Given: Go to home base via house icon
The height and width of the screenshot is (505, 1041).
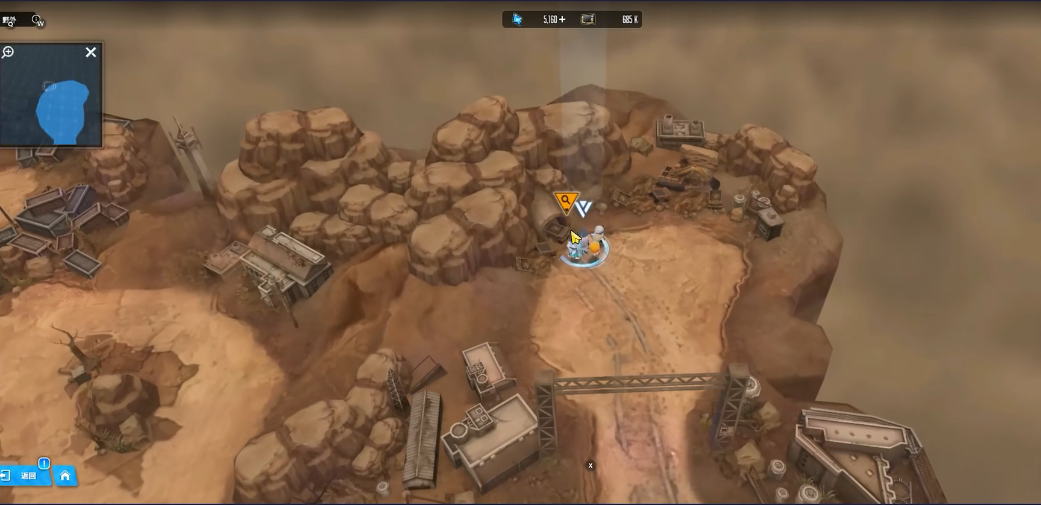Looking at the screenshot, I should click(65, 476).
